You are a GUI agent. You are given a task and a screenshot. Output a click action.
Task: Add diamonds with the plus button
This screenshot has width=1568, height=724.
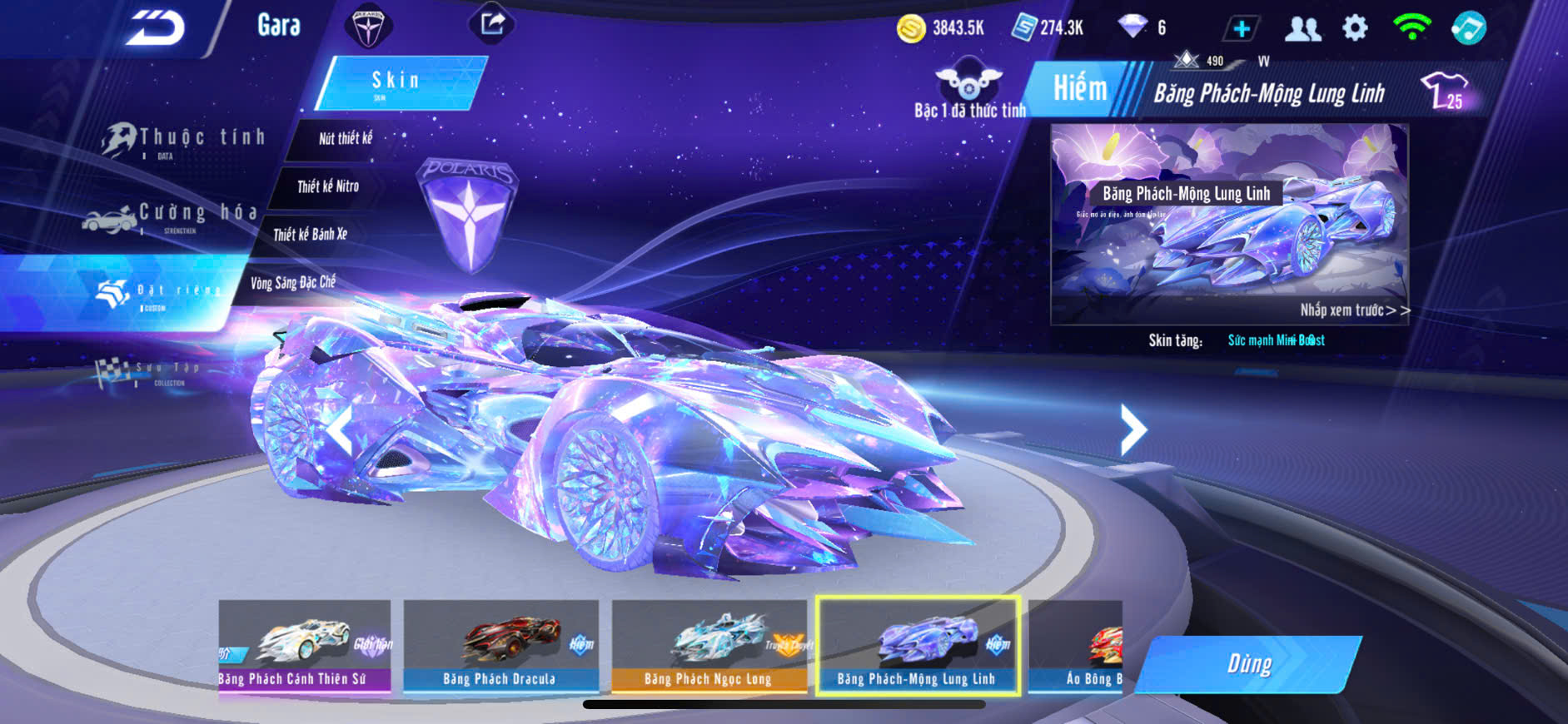pos(1241,28)
